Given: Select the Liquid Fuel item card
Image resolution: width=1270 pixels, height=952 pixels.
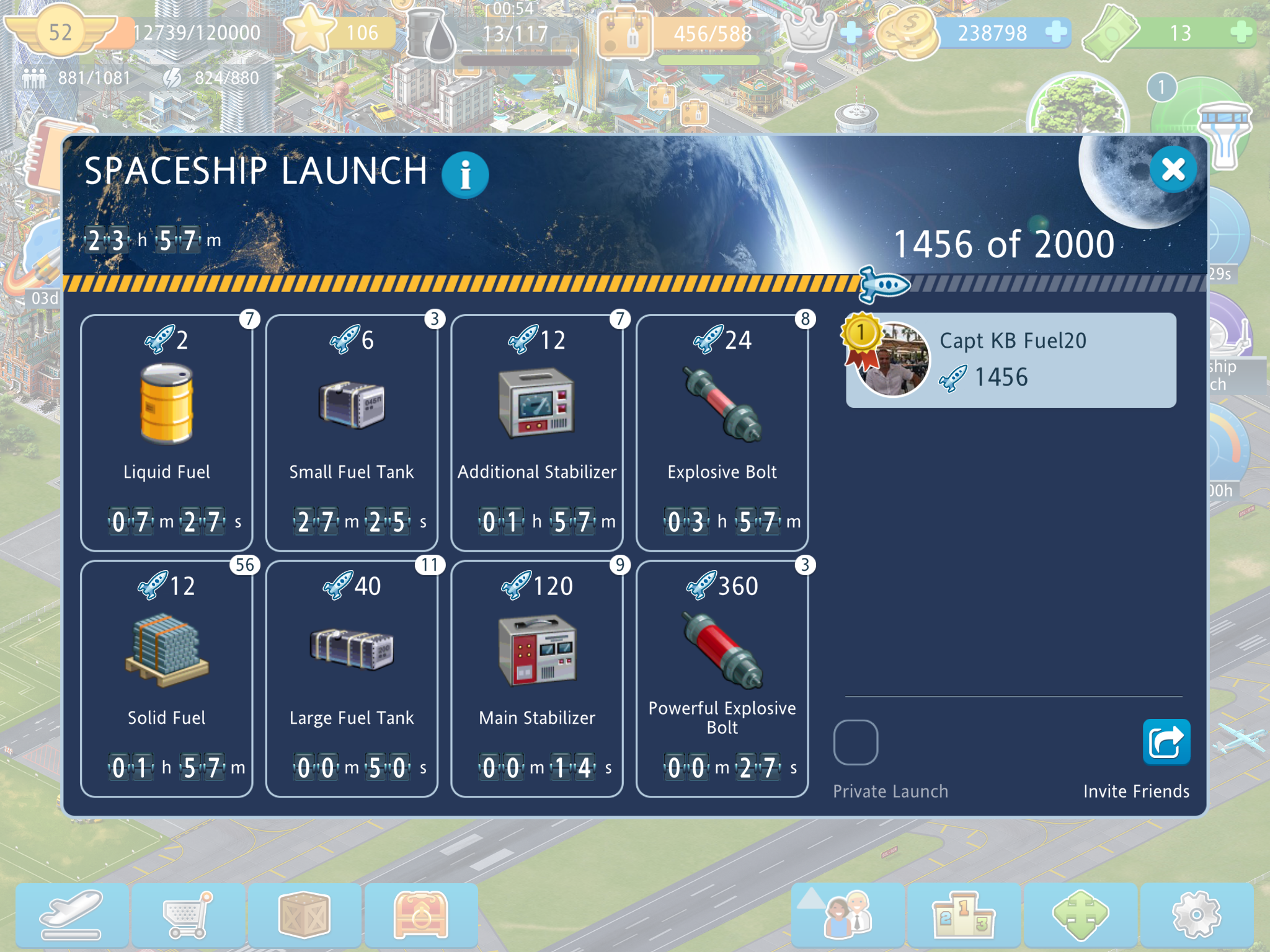Looking at the screenshot, I should coord(166,433).
